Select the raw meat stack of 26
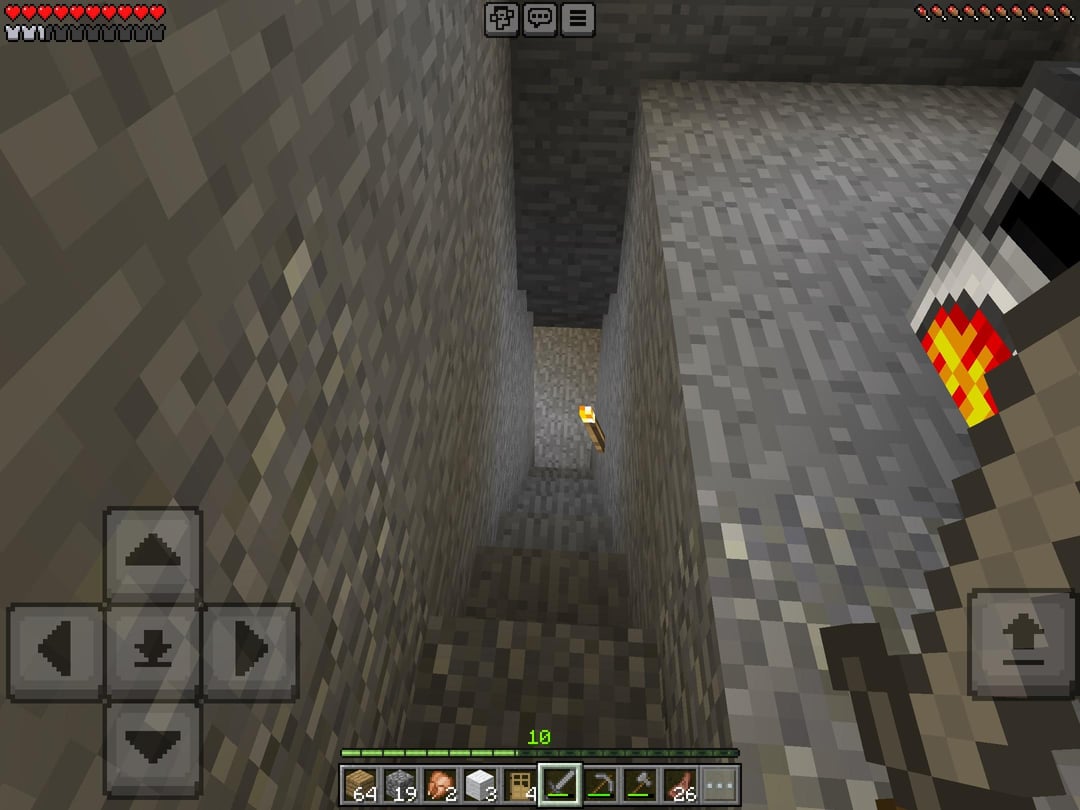This screenshot has height=810, width=1080. point(680,784)
